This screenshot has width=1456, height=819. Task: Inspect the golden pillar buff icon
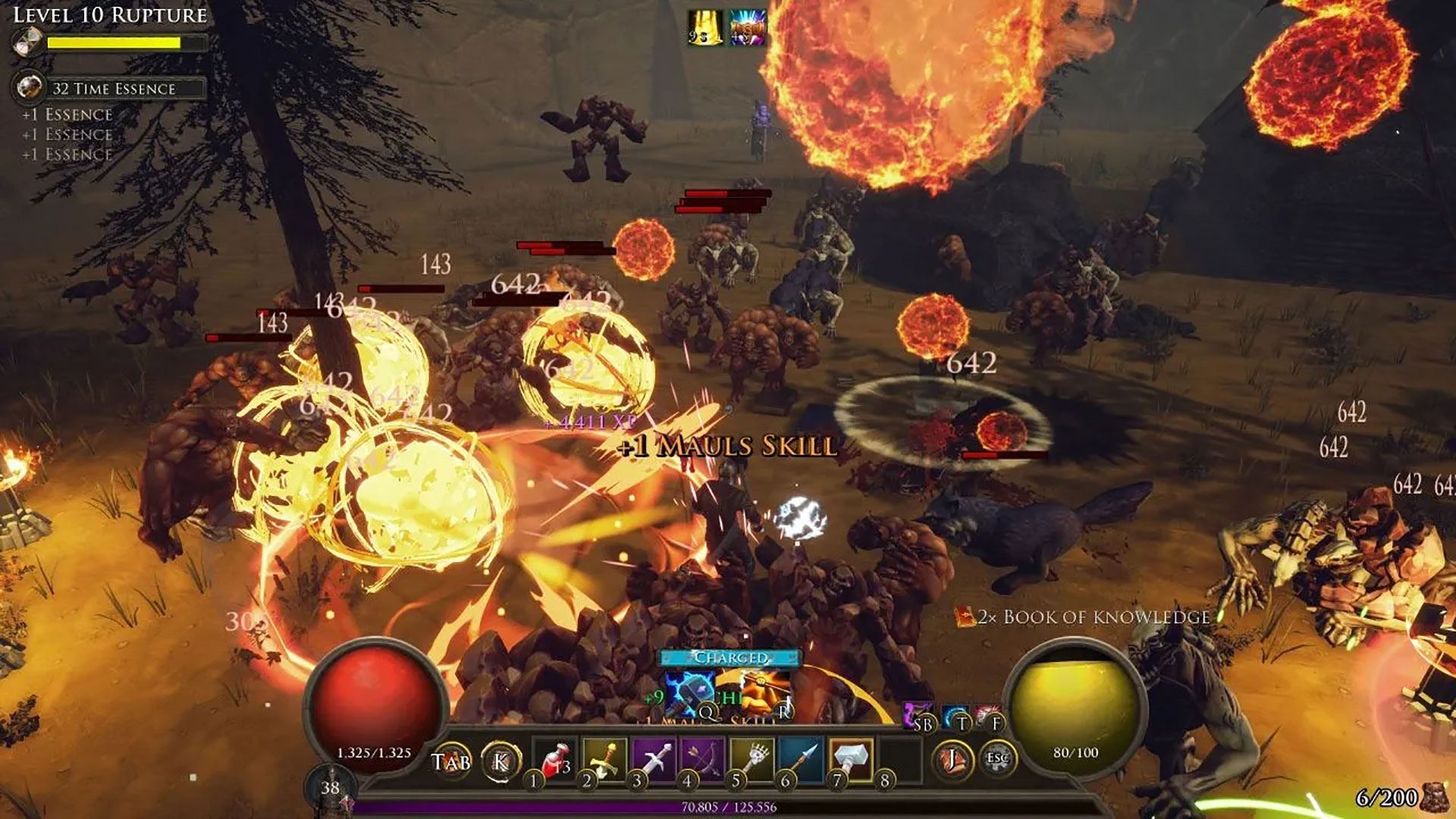click(704, 28)
